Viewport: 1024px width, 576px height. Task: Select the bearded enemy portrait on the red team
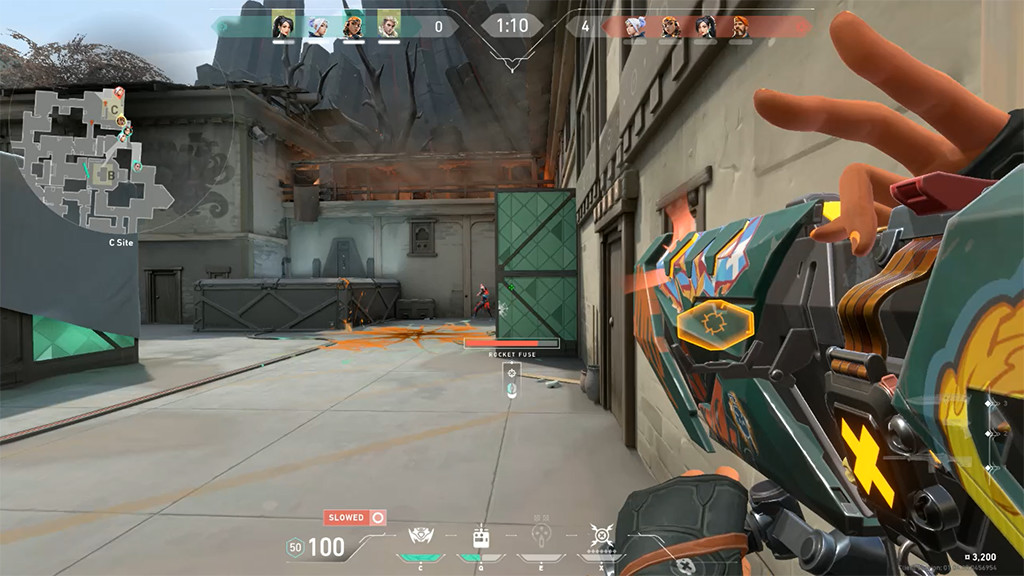(x=740, y=26)
